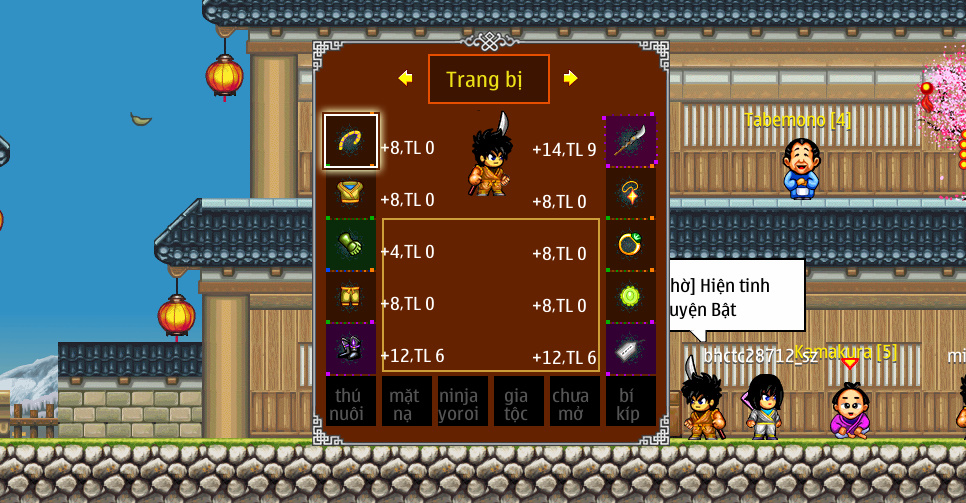Select the Trang bị tab title
Screen dimensions: 966x503
coord(488,79)
